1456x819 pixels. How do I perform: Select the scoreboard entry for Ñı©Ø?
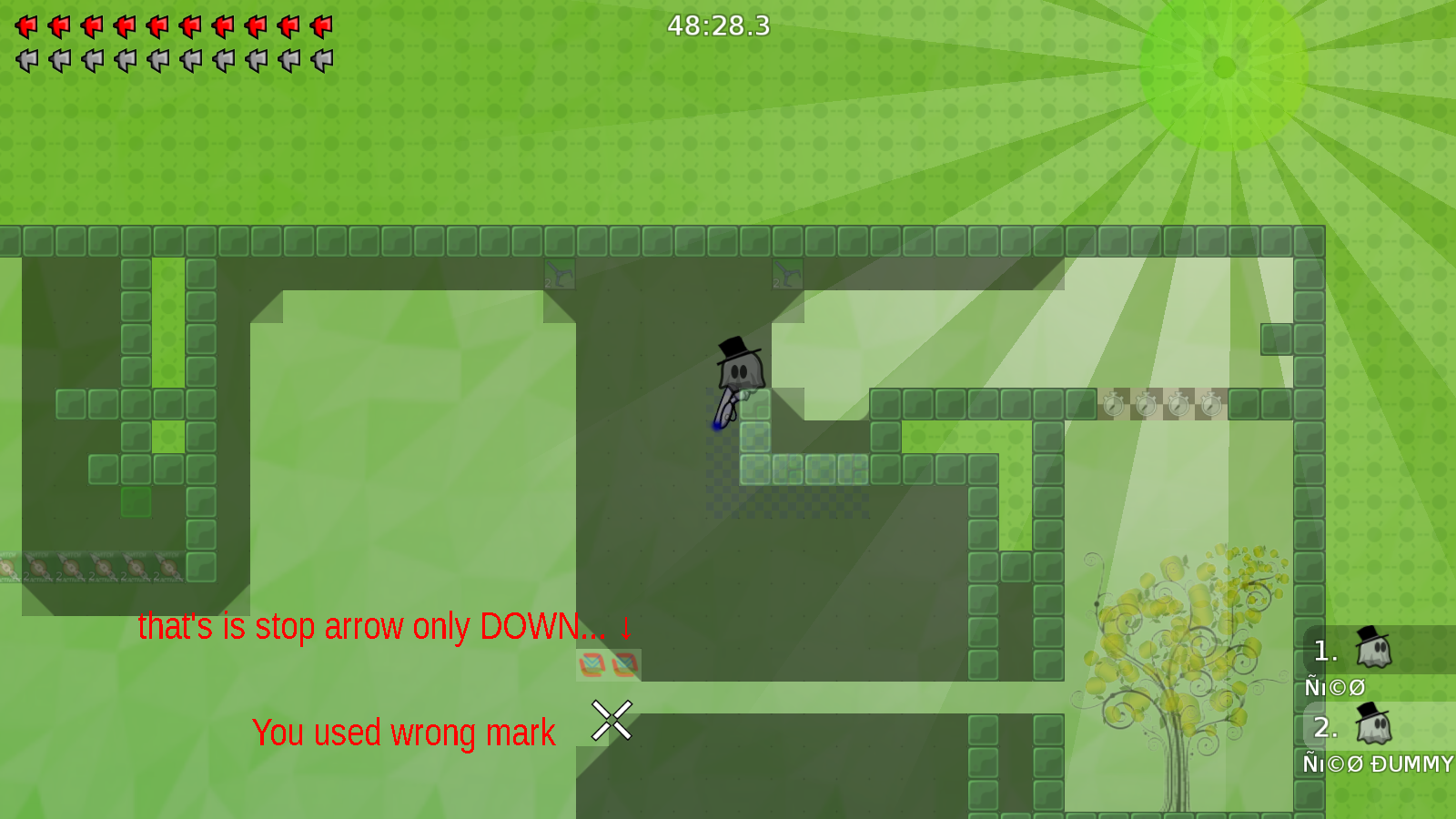[x=1334, y=687]
